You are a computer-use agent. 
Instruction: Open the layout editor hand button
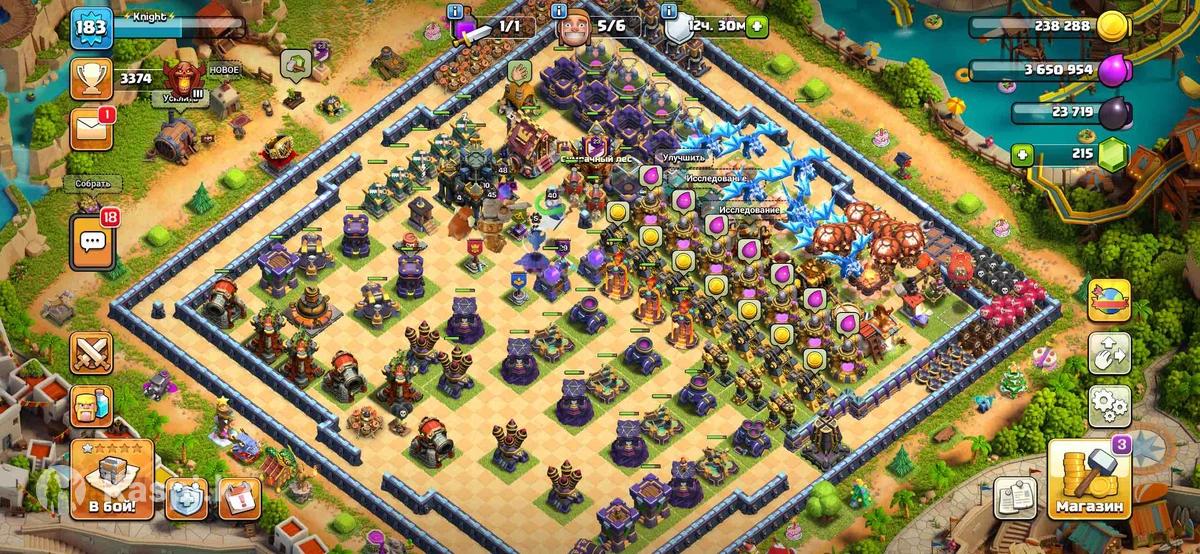[x=1109, y=352]
